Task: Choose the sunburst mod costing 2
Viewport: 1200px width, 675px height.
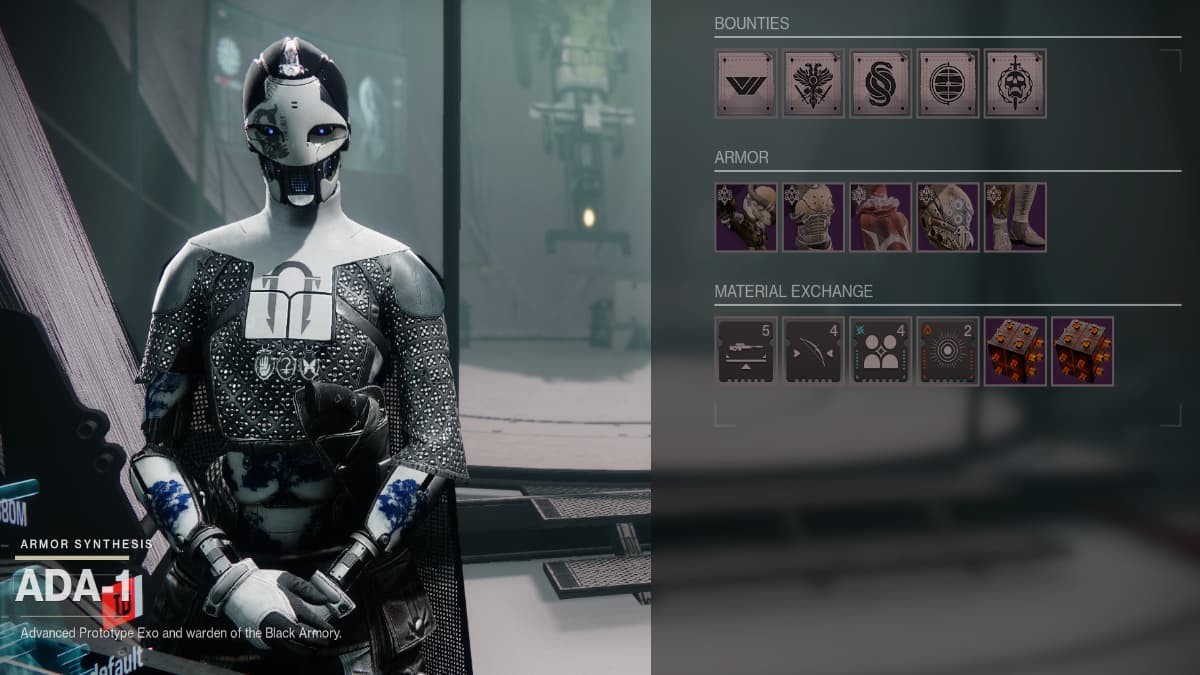Action: point(948,351)
